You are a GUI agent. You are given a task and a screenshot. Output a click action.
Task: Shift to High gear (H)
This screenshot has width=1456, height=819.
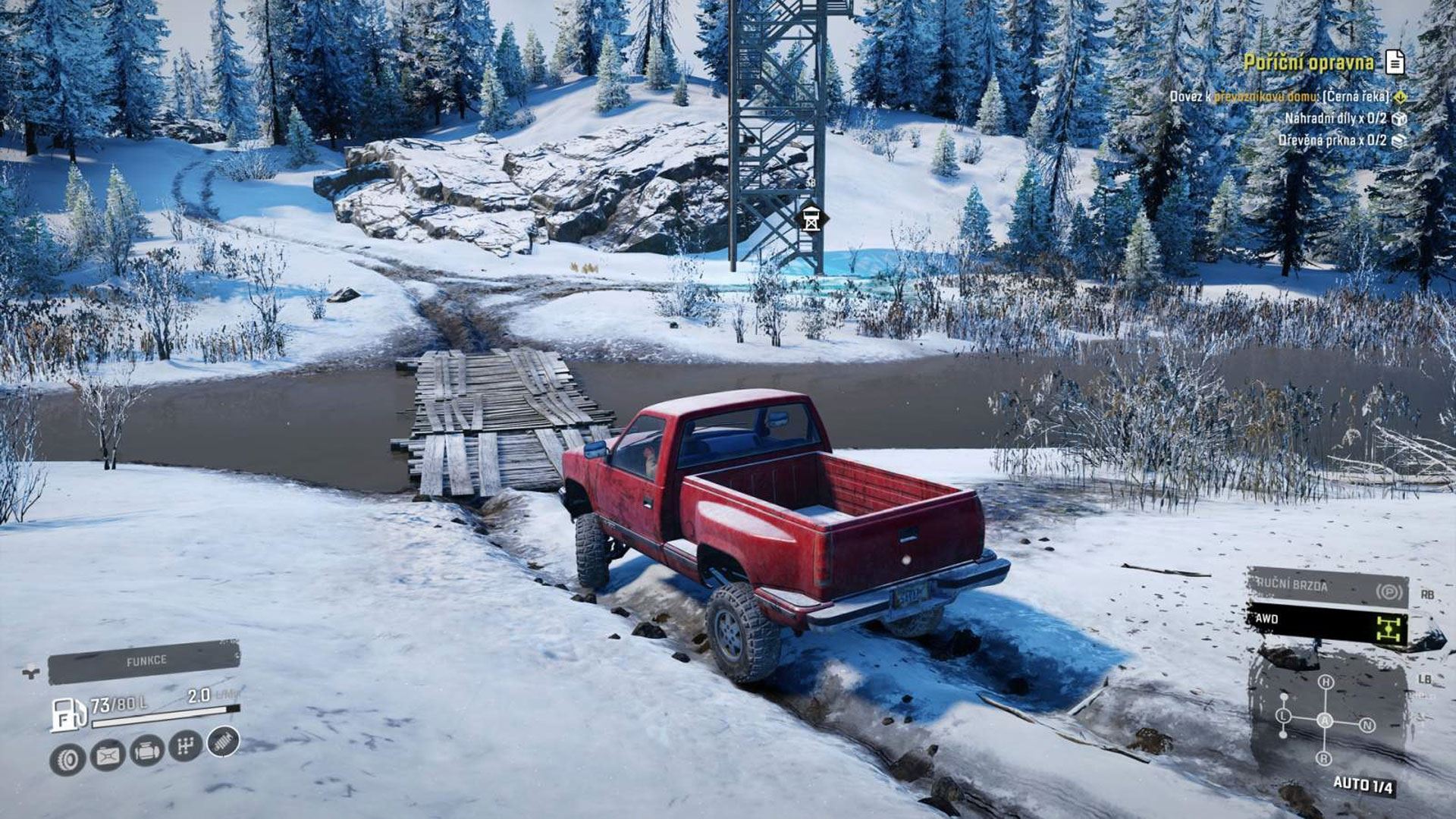(x=1326, y=682)
